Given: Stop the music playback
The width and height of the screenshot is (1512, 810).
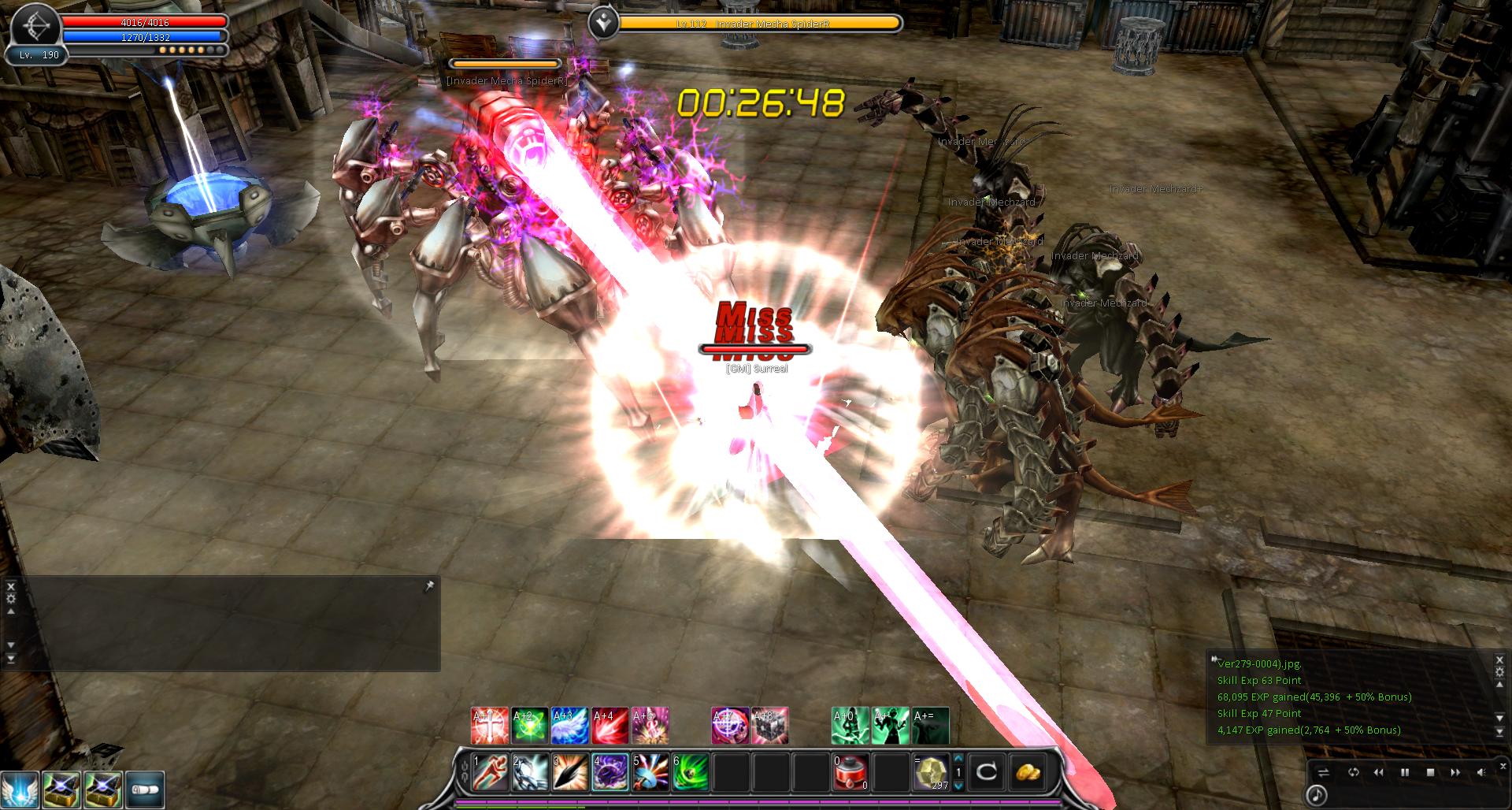Looking at the screenshot, I should [1430, 773].
